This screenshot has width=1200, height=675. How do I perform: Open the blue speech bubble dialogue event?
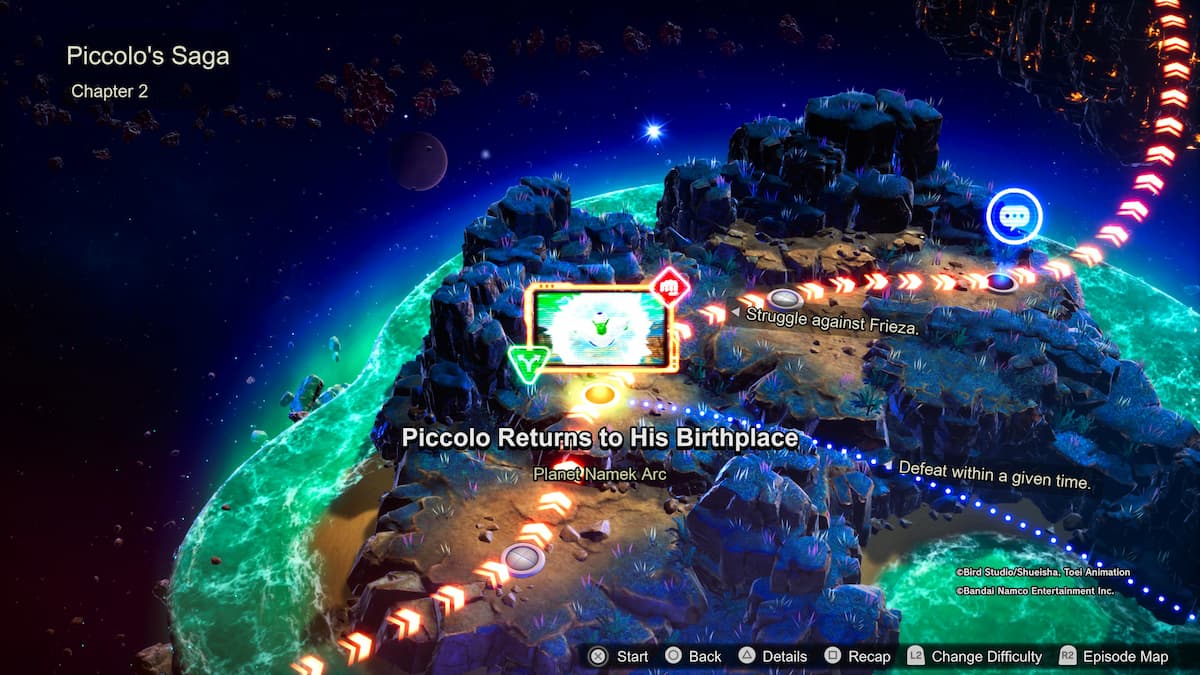tap(1014, 216)
